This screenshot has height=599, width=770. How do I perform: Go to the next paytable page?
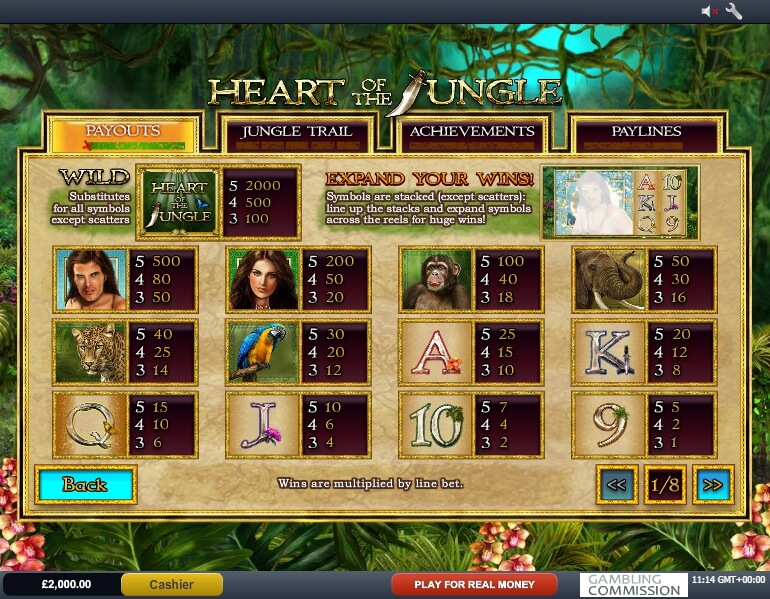[x=713, y=485]
